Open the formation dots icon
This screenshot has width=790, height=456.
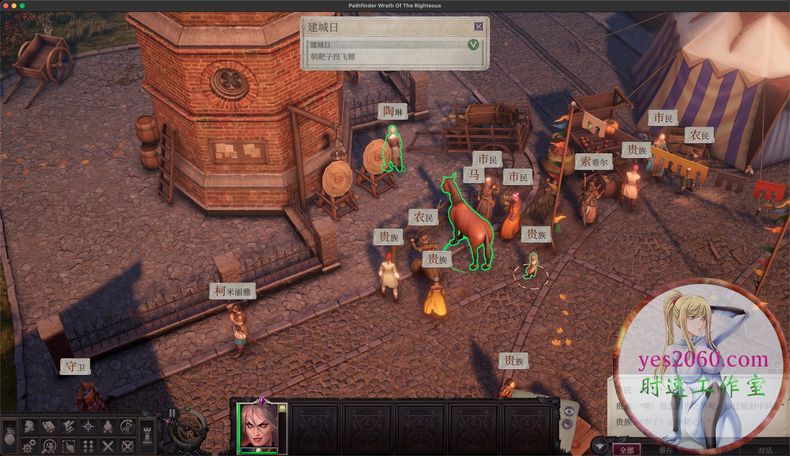click(88, 446)
